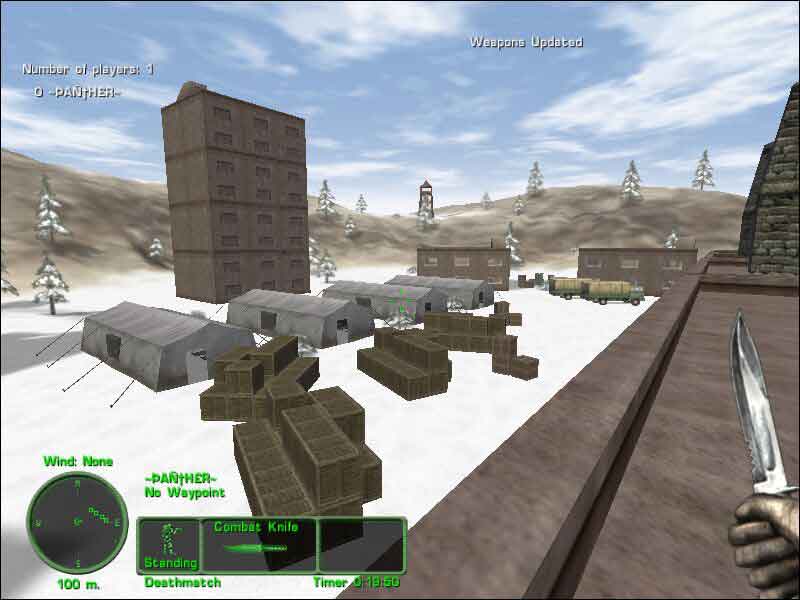Click the circular radar compass
Image resolution: width=800 pixels, height=600 pixels.
[x=76, y=522]
